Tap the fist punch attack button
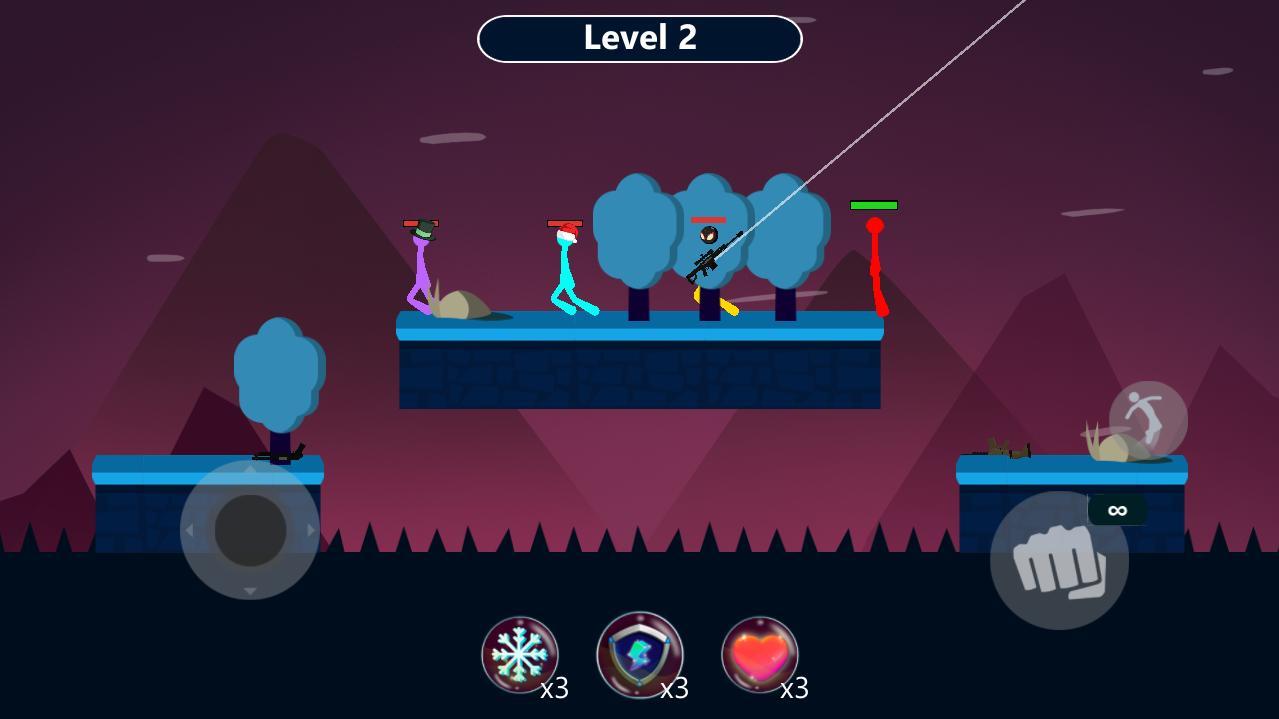1279x719 pixels. 1059,561
